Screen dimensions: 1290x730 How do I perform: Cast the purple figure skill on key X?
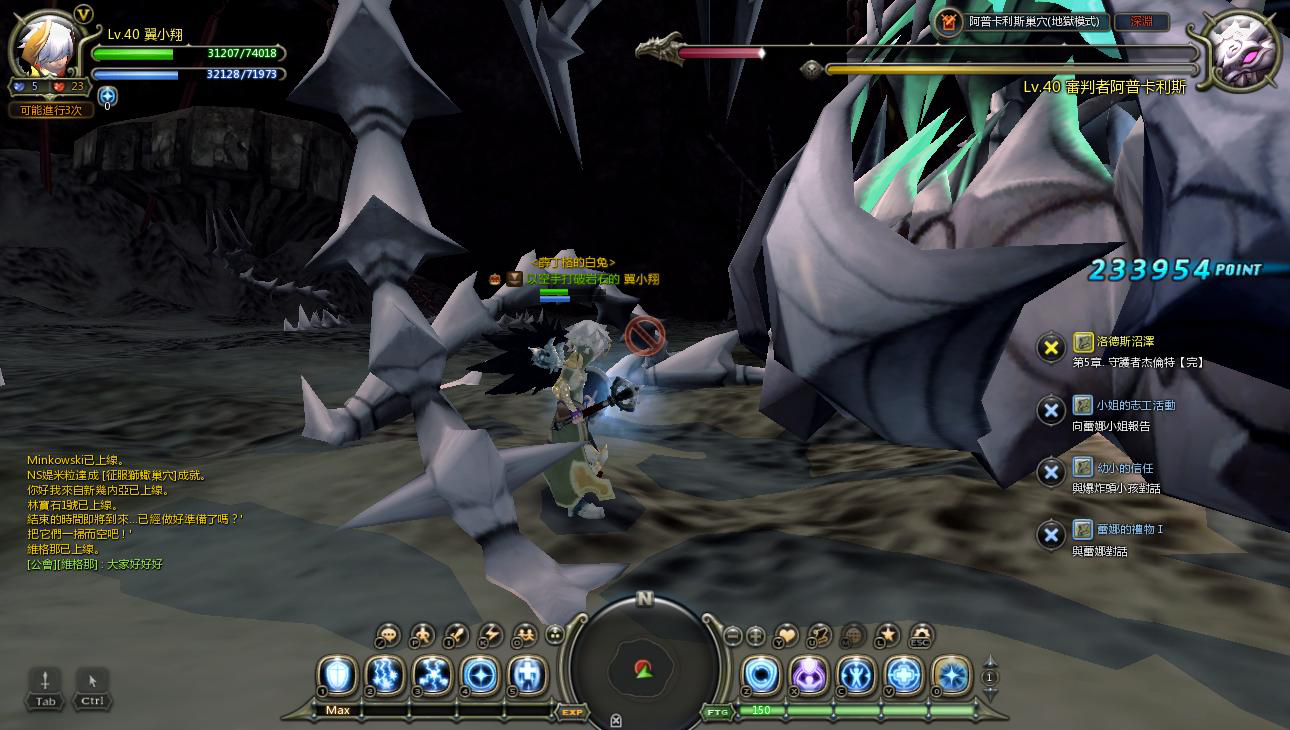pyautogui.click(x=809, y=675)
